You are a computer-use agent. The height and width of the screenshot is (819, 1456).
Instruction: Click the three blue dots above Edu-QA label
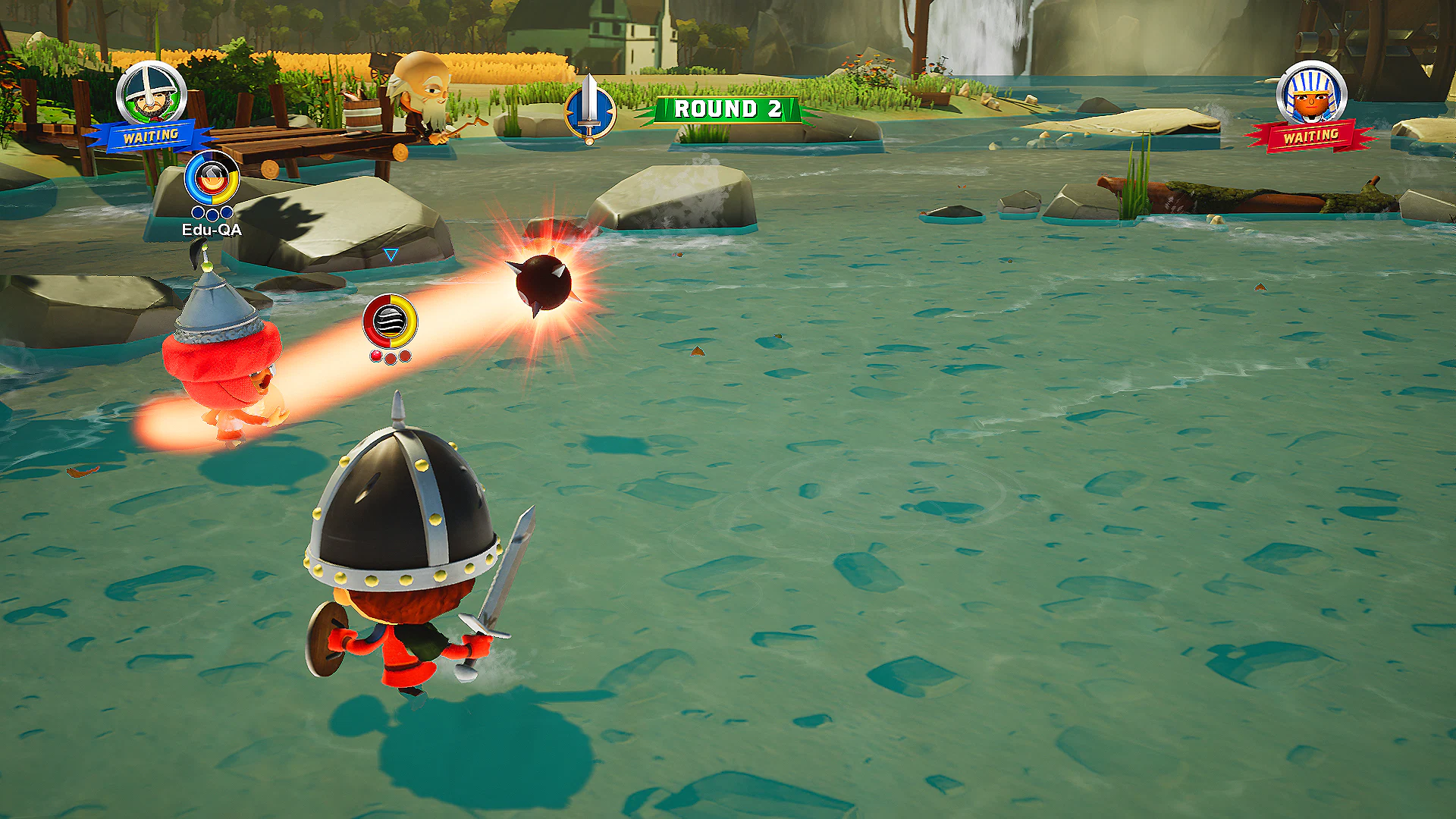pos(212,215)
